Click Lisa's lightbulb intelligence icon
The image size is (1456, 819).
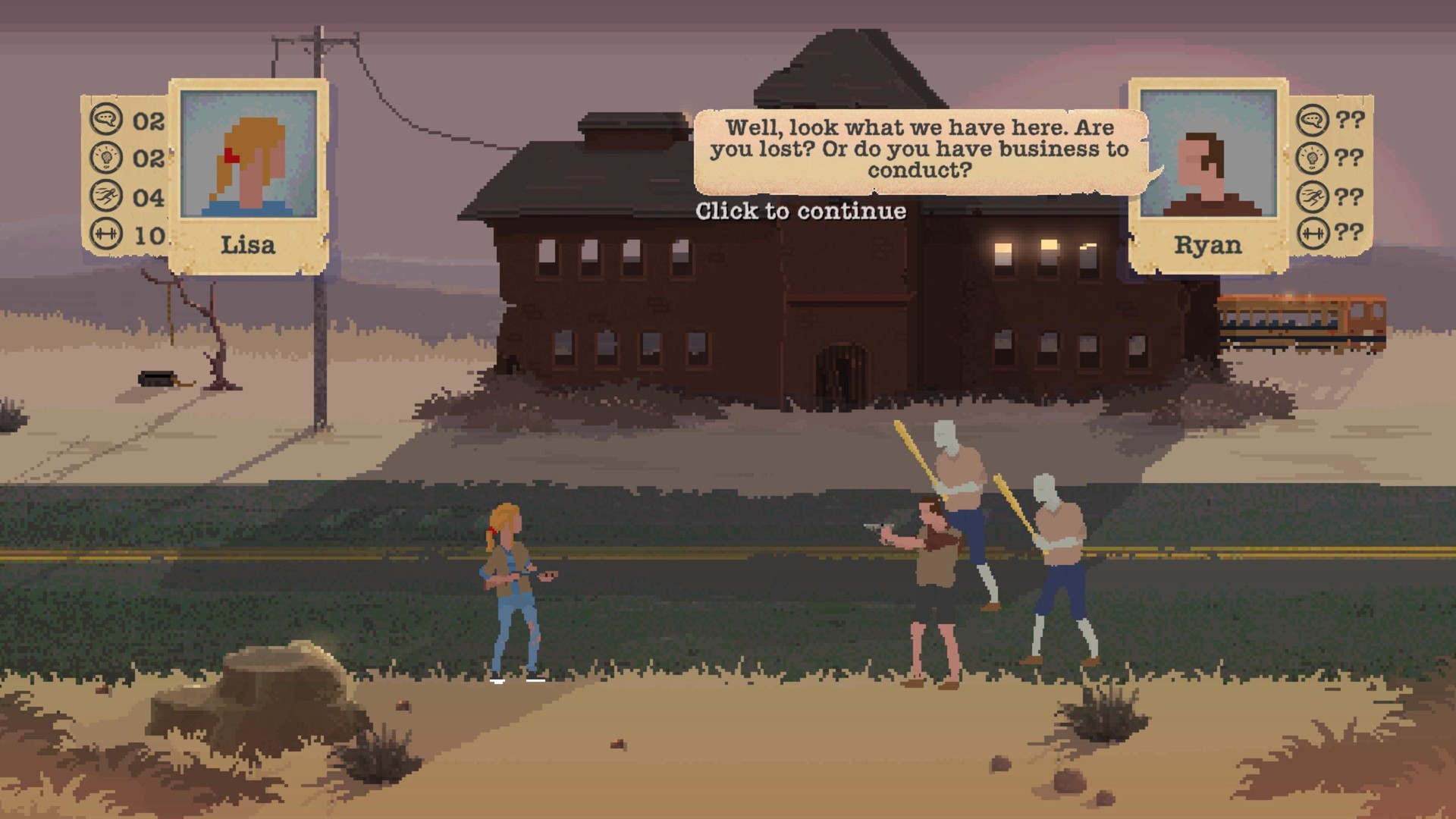click(x=106, y=157)
